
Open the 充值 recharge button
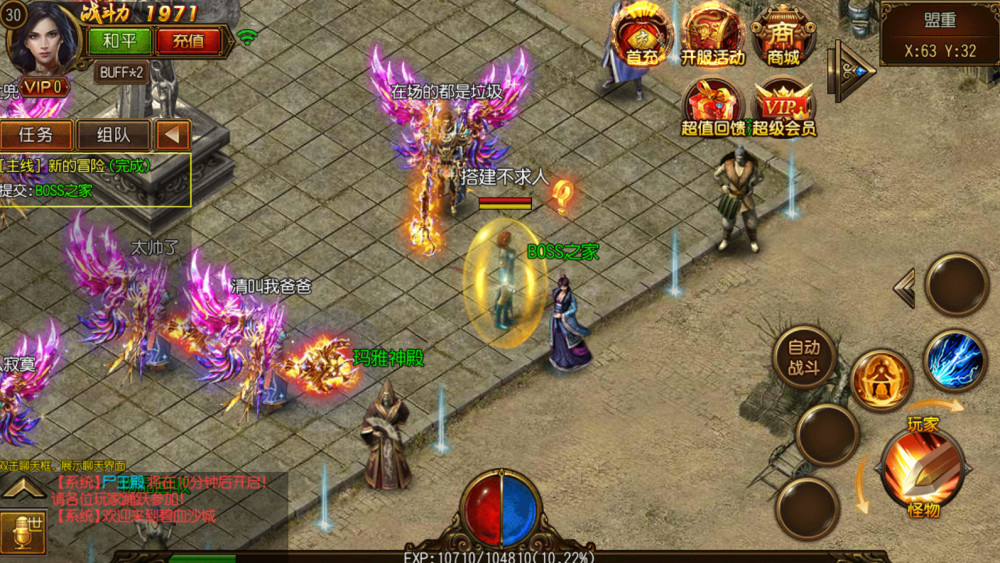[188, 41]
